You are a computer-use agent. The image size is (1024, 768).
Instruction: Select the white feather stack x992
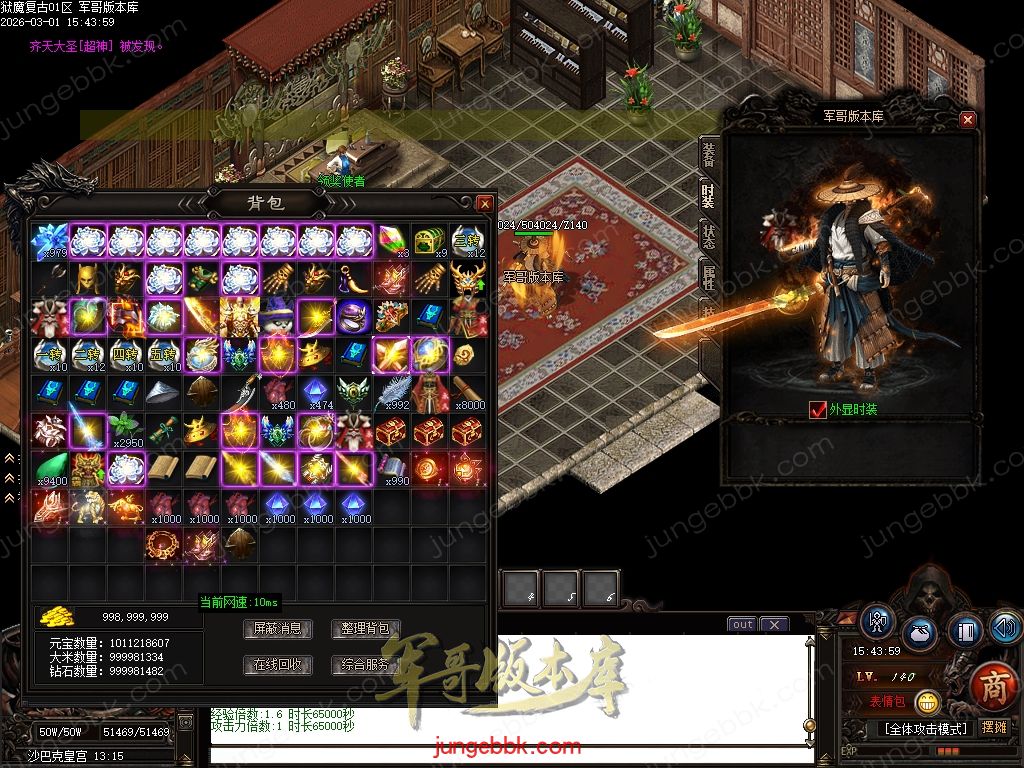[x=392, y=393]
